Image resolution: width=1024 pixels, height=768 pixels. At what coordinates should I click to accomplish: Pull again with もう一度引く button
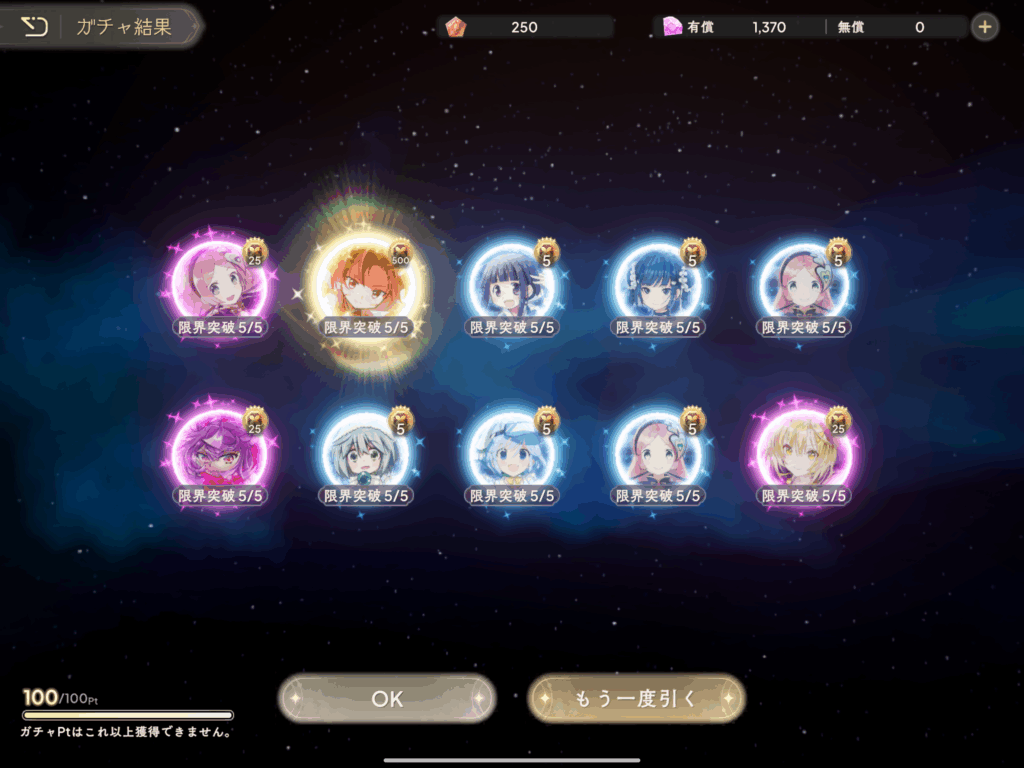(x=636, y=699)
